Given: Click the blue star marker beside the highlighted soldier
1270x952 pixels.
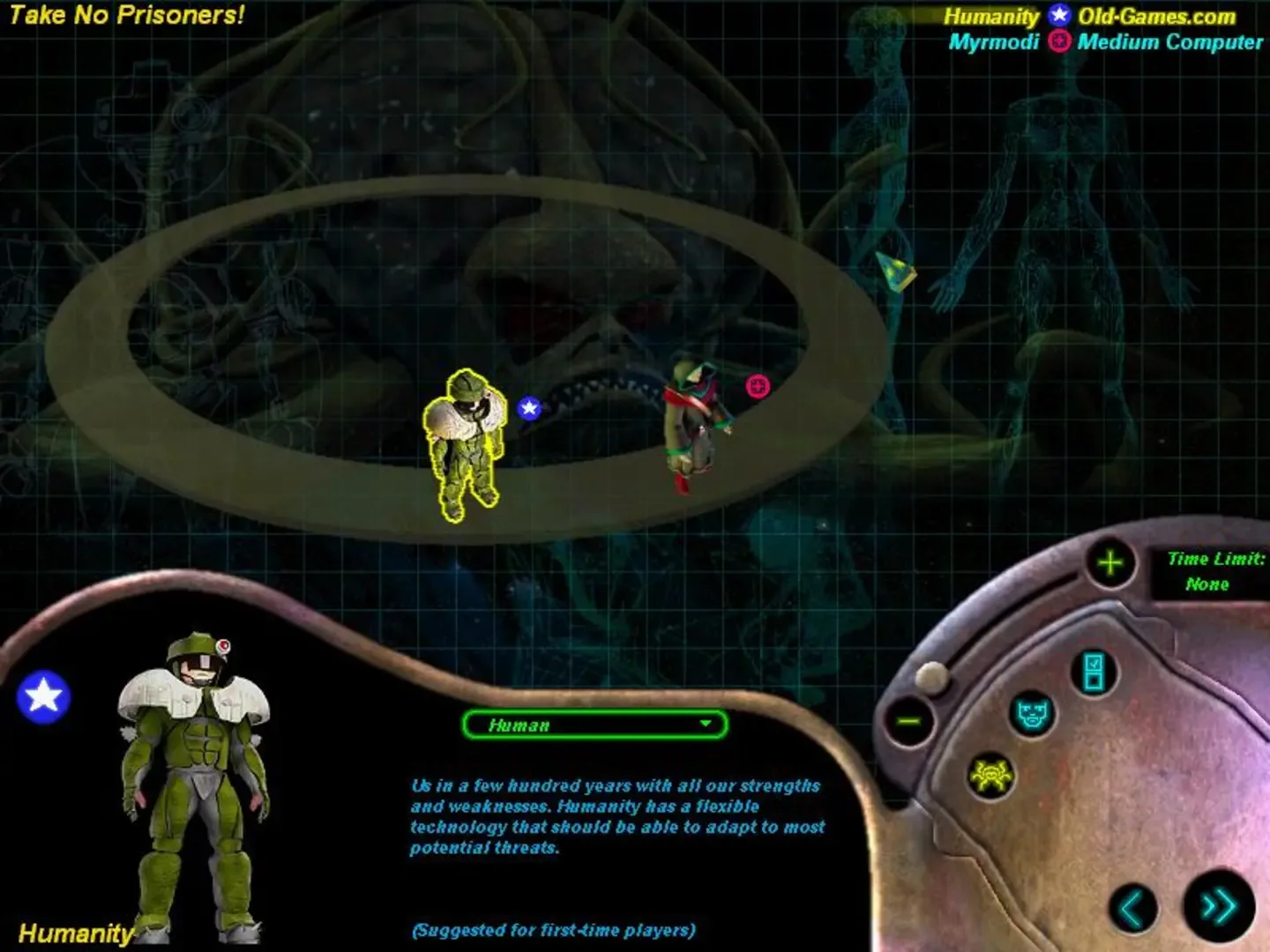Looking at the screenshot, I should click(x=529, y=408).
